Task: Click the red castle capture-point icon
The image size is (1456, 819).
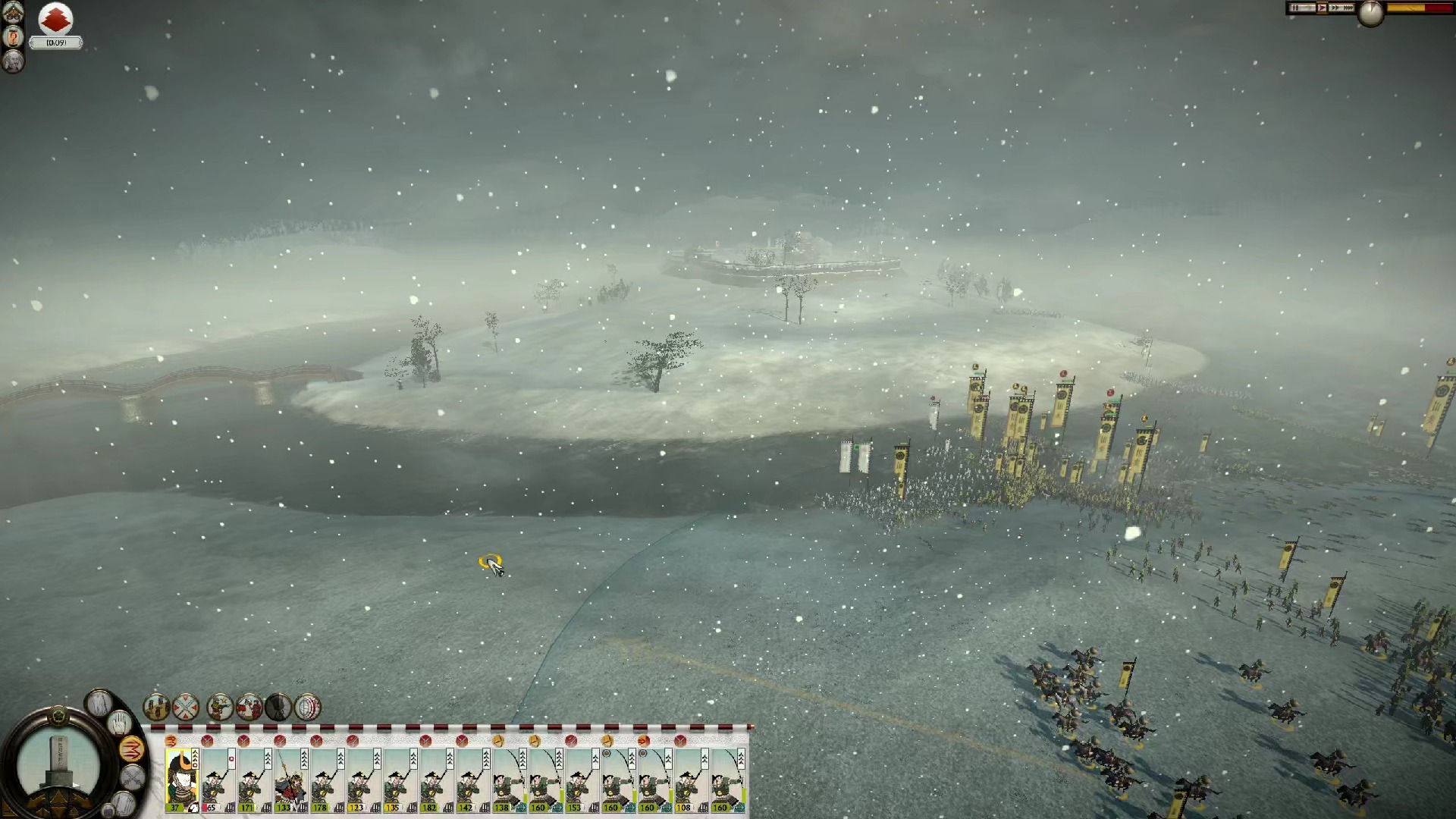Action: (55, 19)
